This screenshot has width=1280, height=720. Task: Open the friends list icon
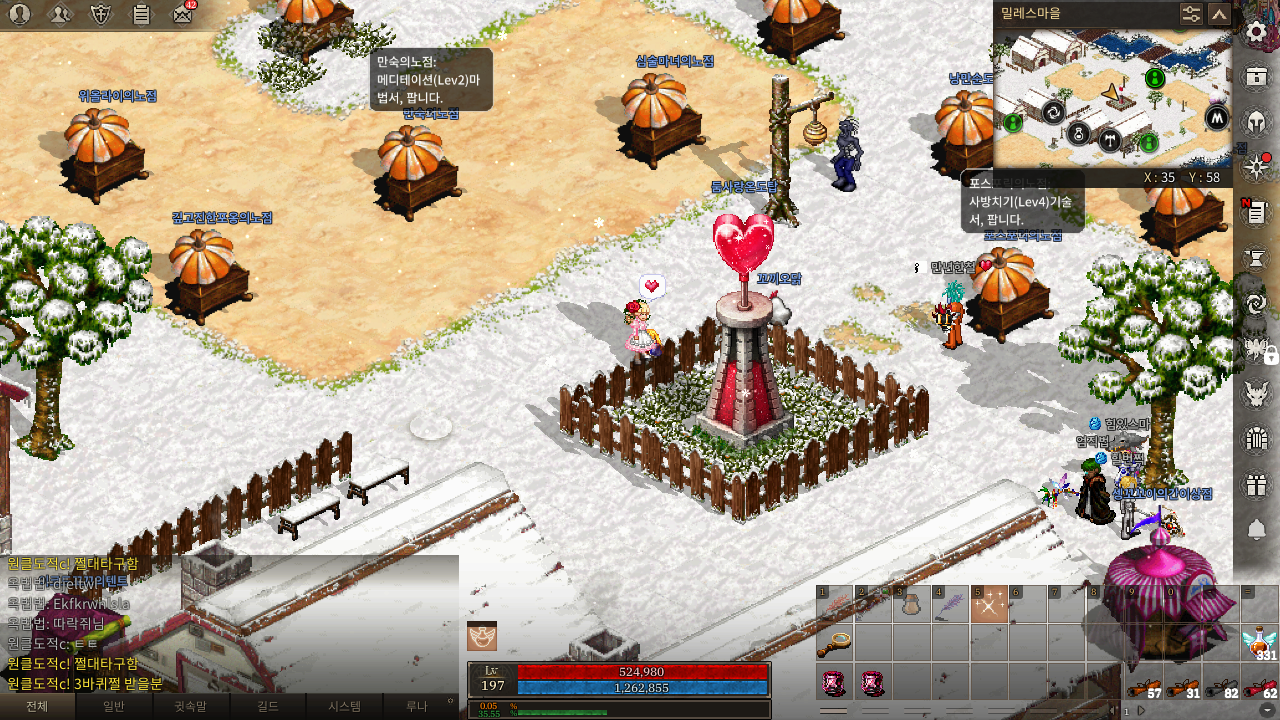coord(60,14)
